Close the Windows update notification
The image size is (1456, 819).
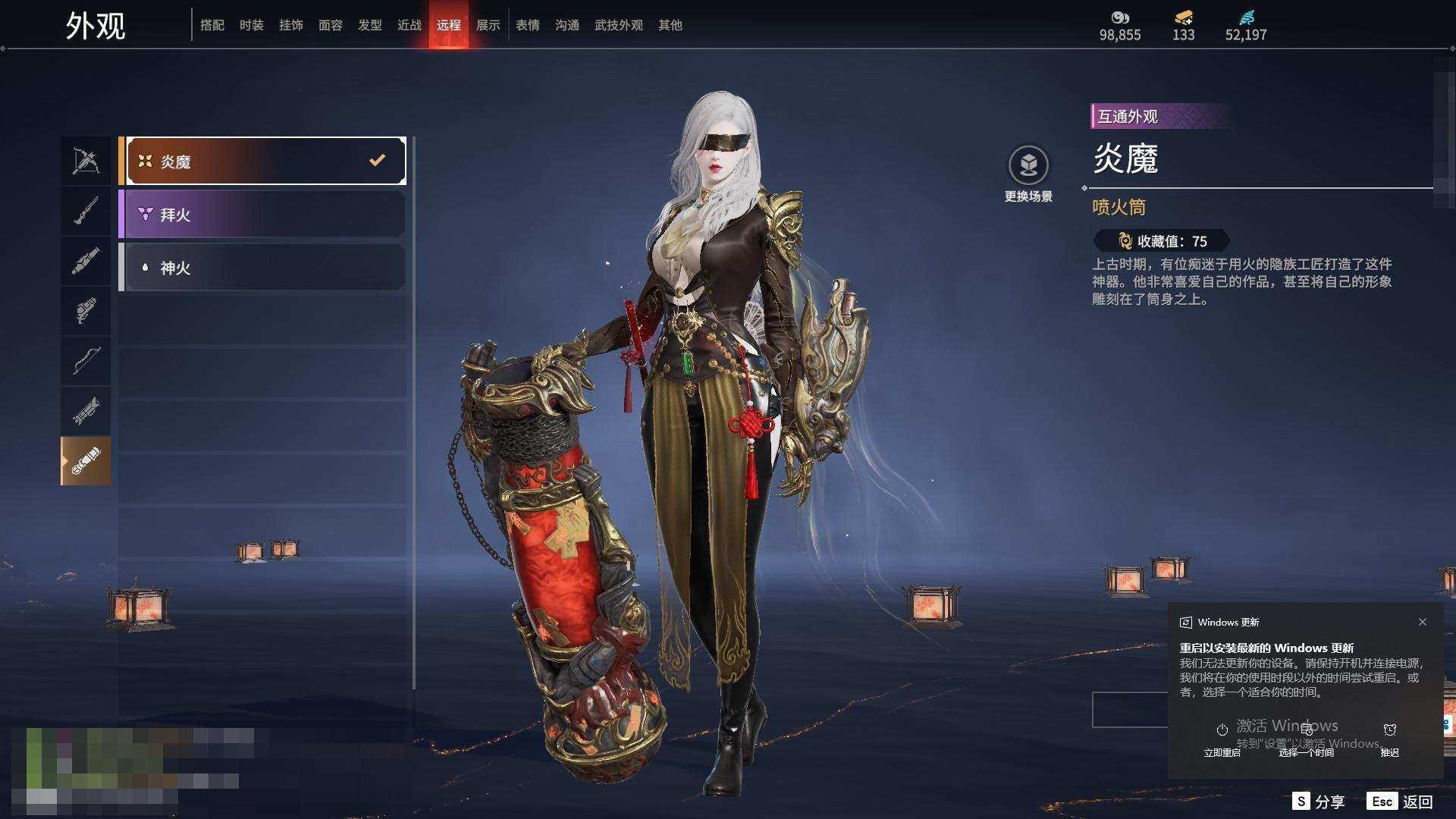1423,622
